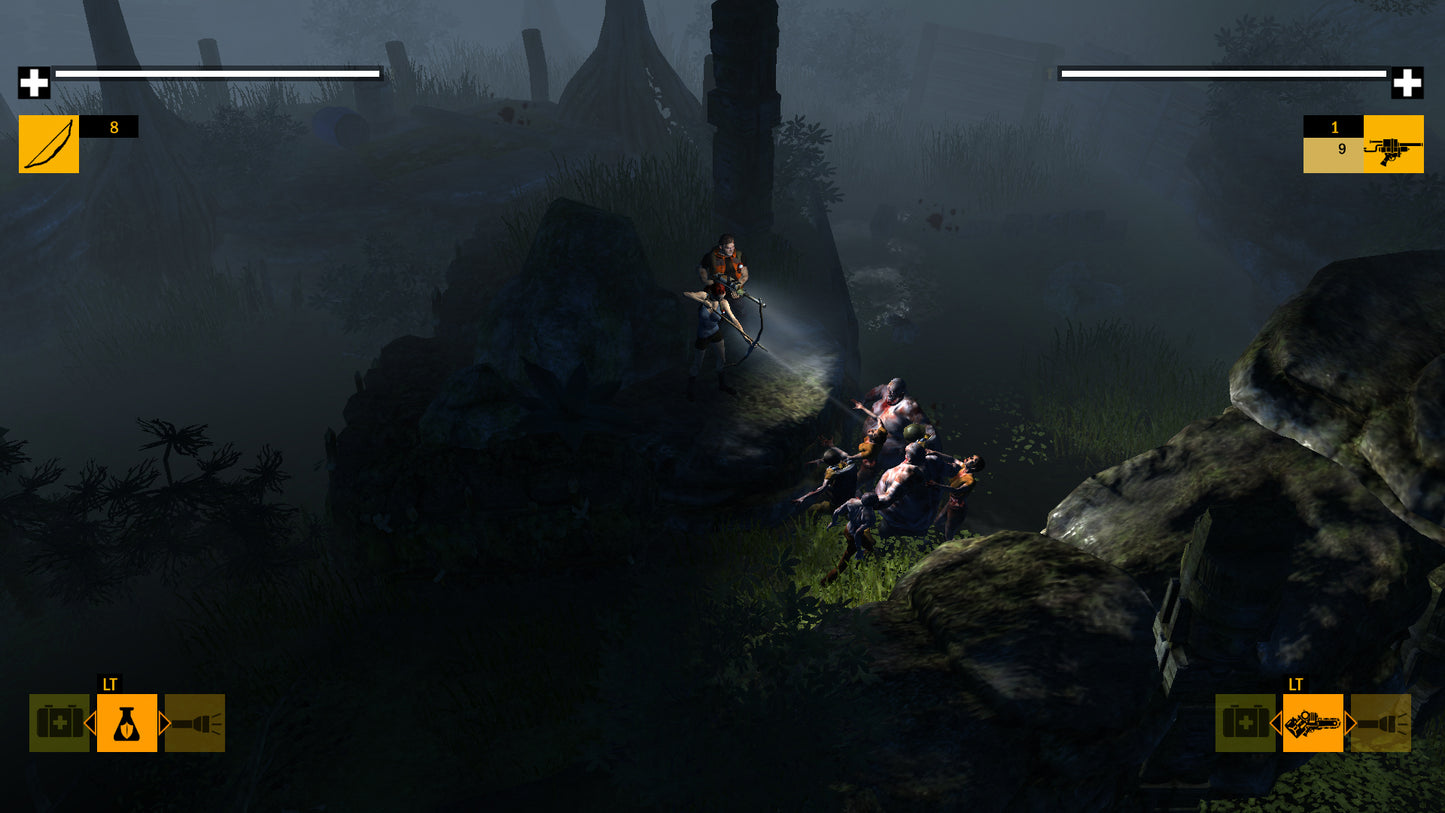Switch to the flashlight beside the shield flask
The height and width of the screenshot is (813, 1445).
tap(195, 723)
